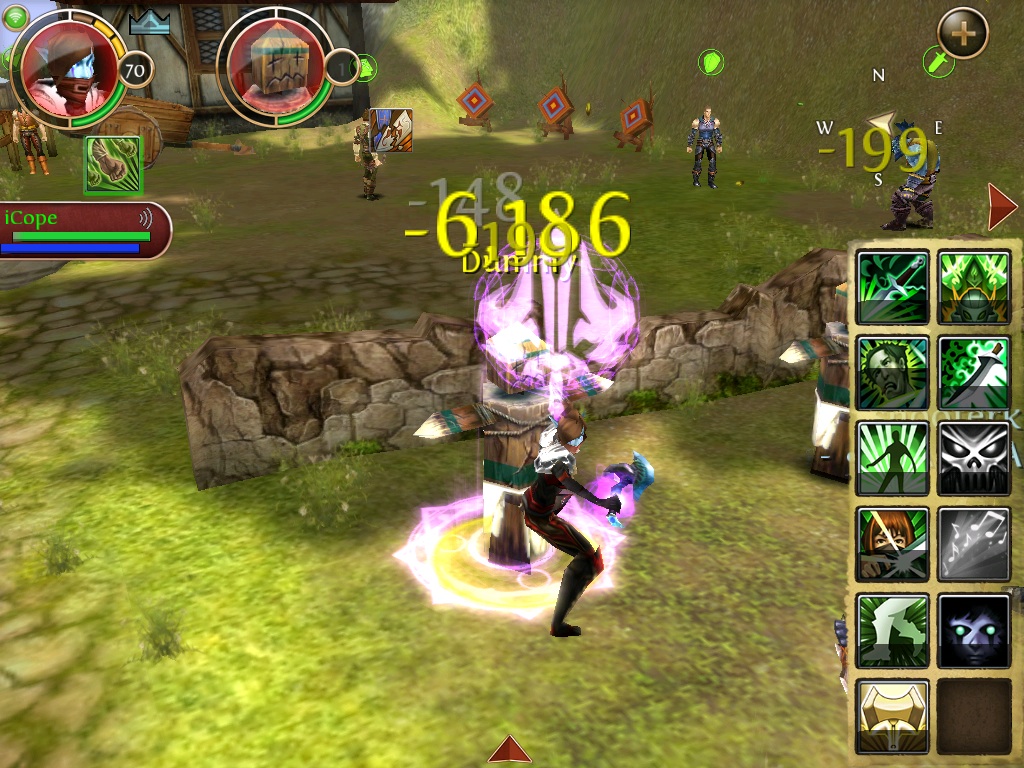Image resolution: width=1024 pixels, height=768 pixels.
Task: Click the green sword status icon
Action: click(x=939, y=62)
